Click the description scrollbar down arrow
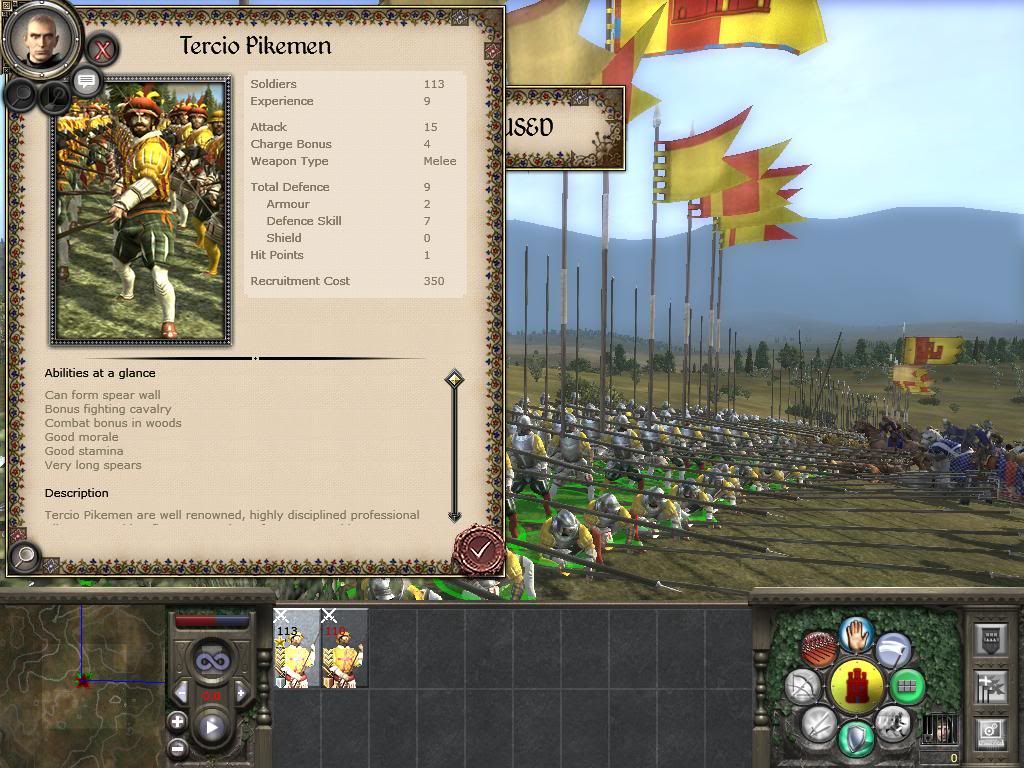Image resolution: width=1024 pixels, height=768 pixels. tap(454, 516)
